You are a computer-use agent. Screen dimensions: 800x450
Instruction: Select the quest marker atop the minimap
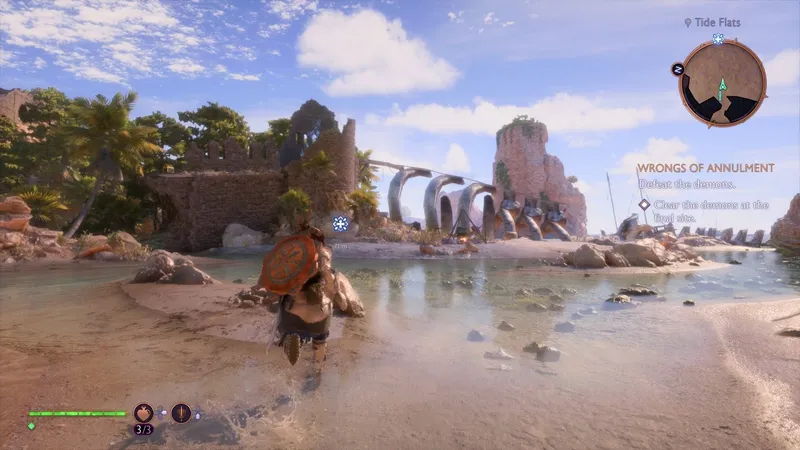(718, 39)
